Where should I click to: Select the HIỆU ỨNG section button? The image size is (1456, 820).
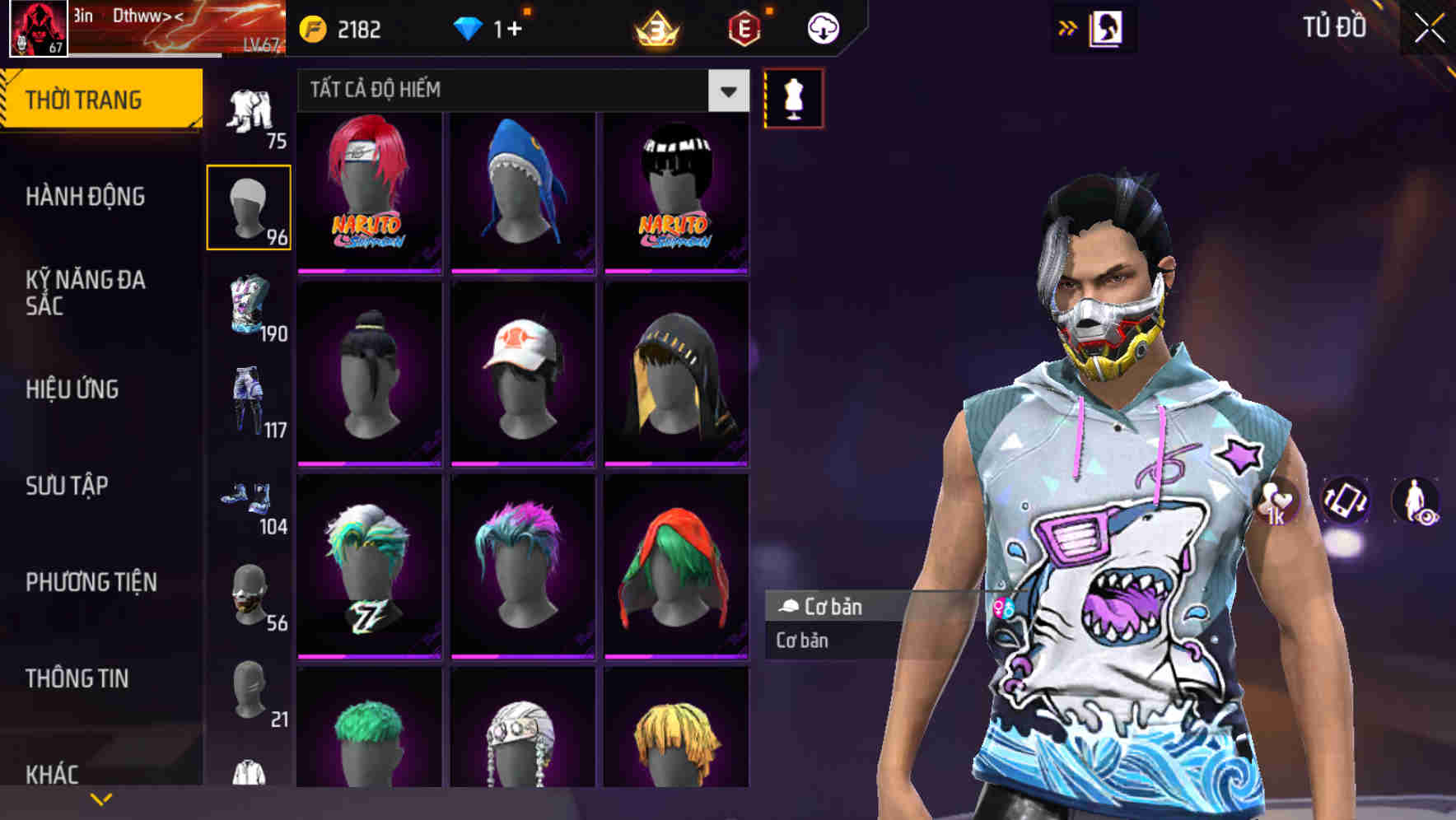tap(74, 389)
